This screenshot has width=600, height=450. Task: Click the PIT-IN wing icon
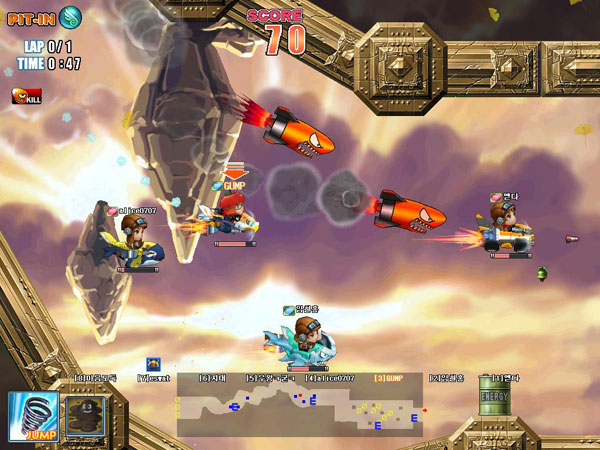click(x=71, y=17)
